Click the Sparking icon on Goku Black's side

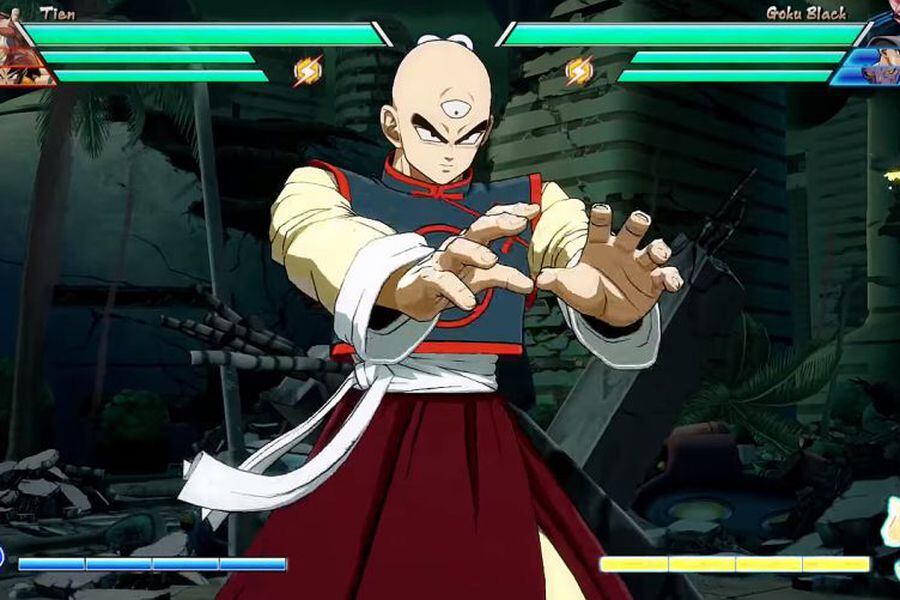click(579, 71)
